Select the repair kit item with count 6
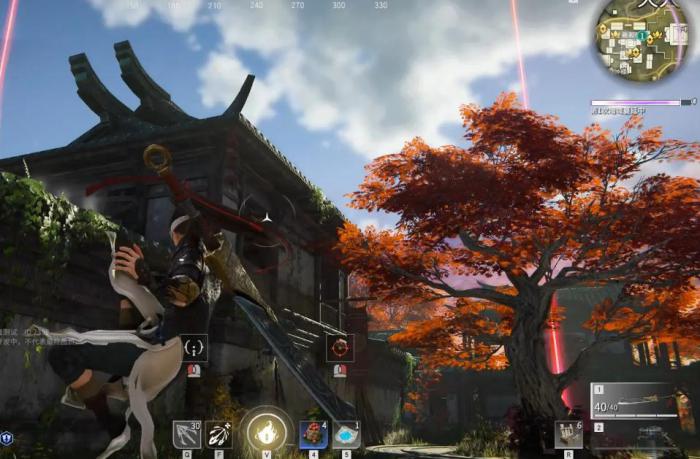 coord(568,433)
